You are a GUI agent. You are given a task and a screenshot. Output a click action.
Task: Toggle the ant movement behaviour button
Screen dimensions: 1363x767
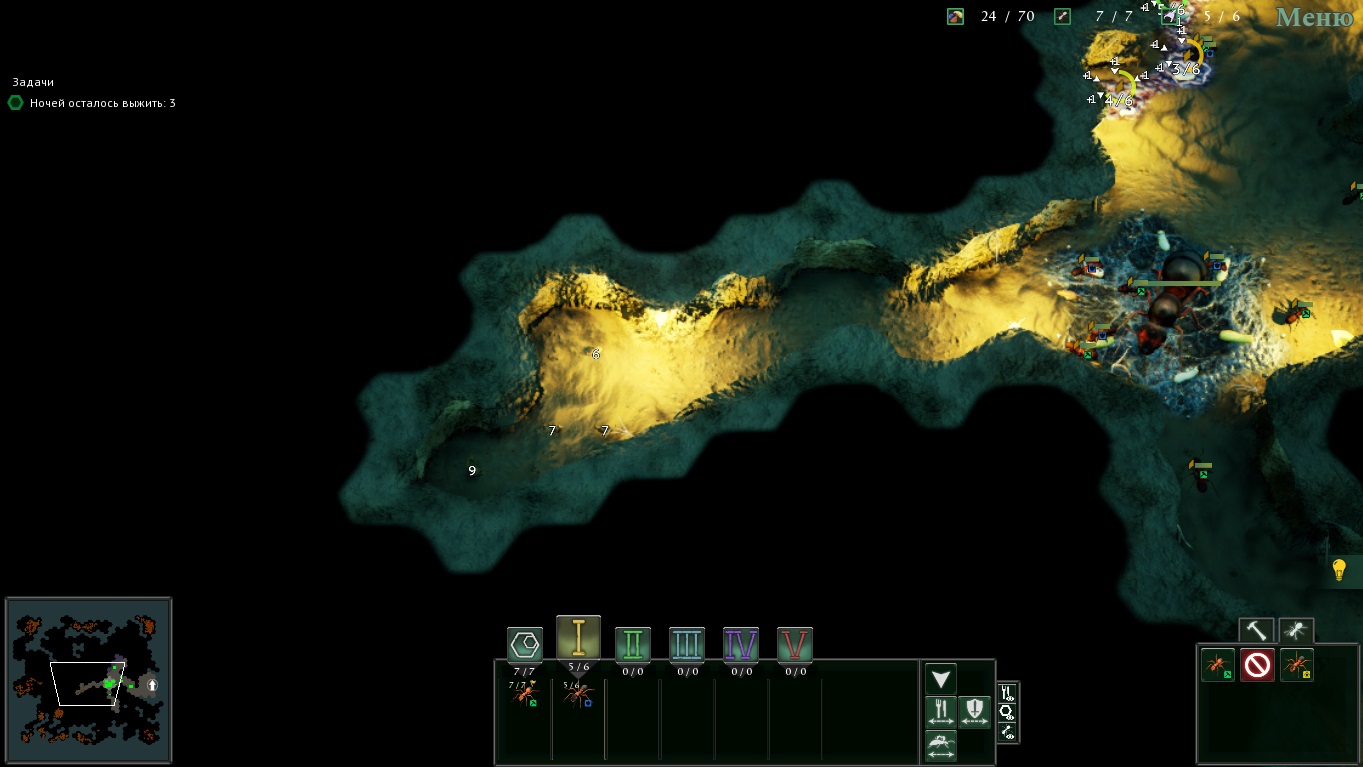pyautogui.click(x=941, y=745)
